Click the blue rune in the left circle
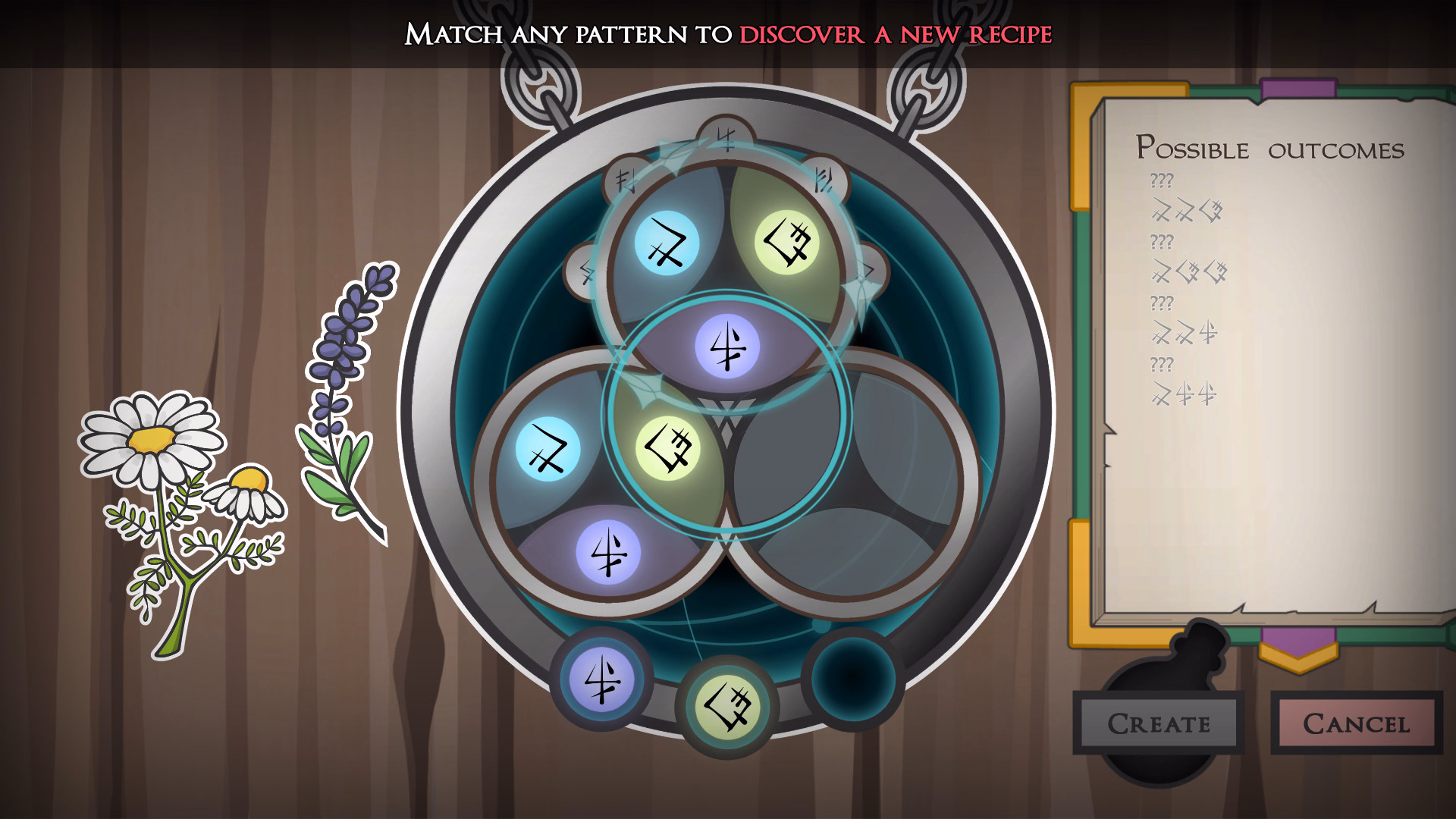Viewport: 1456px width, 819px height. [548, 449]
